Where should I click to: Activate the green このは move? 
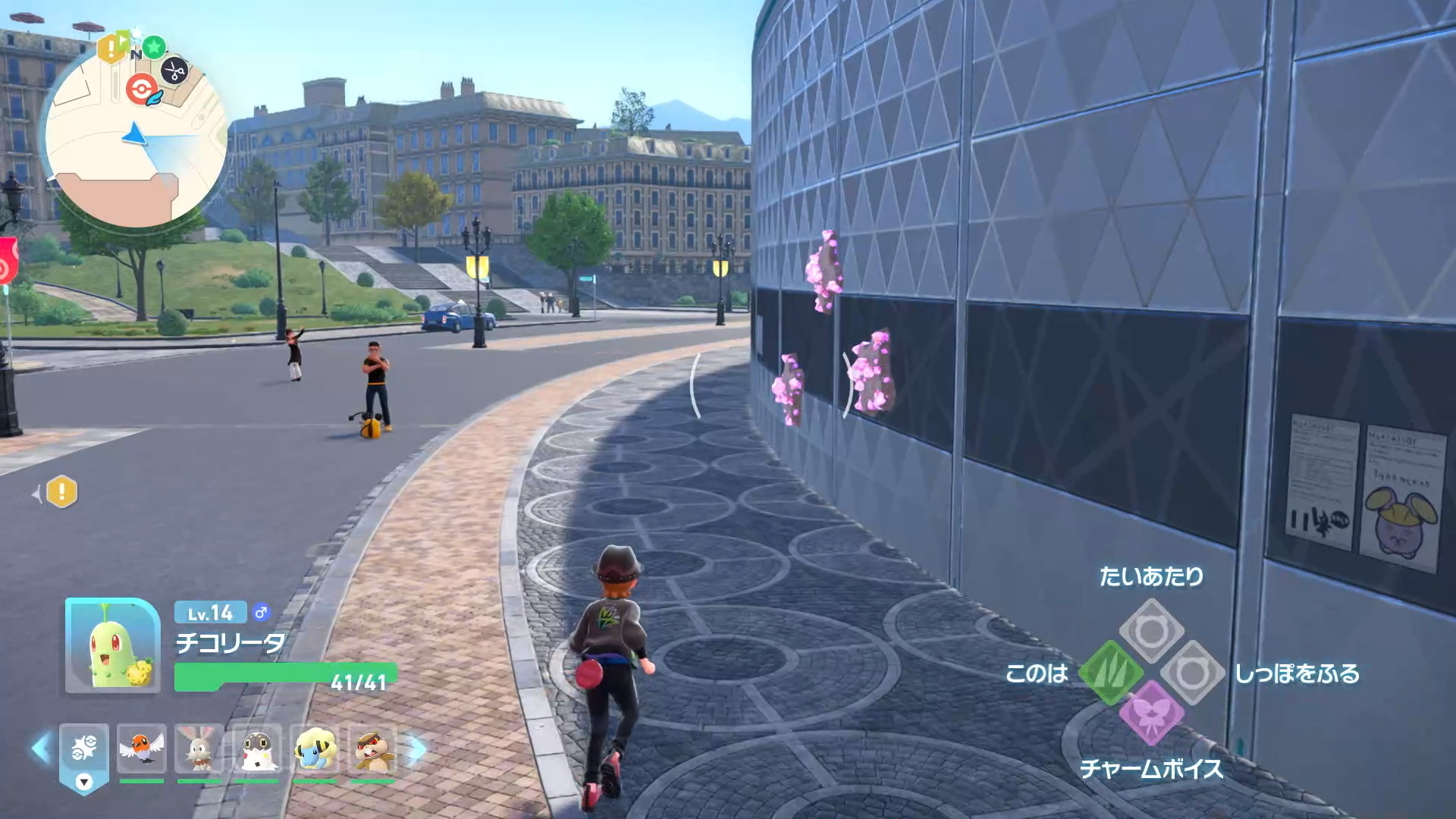1110,673
